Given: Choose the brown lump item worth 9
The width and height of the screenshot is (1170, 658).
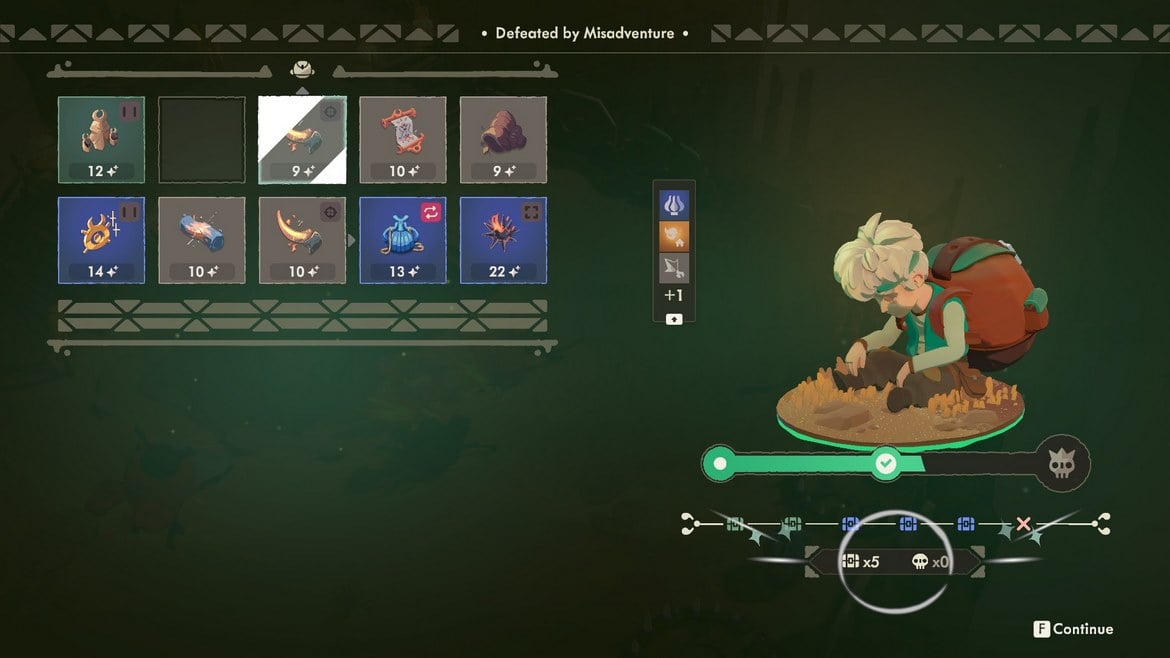Looking at the screenshot, I should (503, 140).
